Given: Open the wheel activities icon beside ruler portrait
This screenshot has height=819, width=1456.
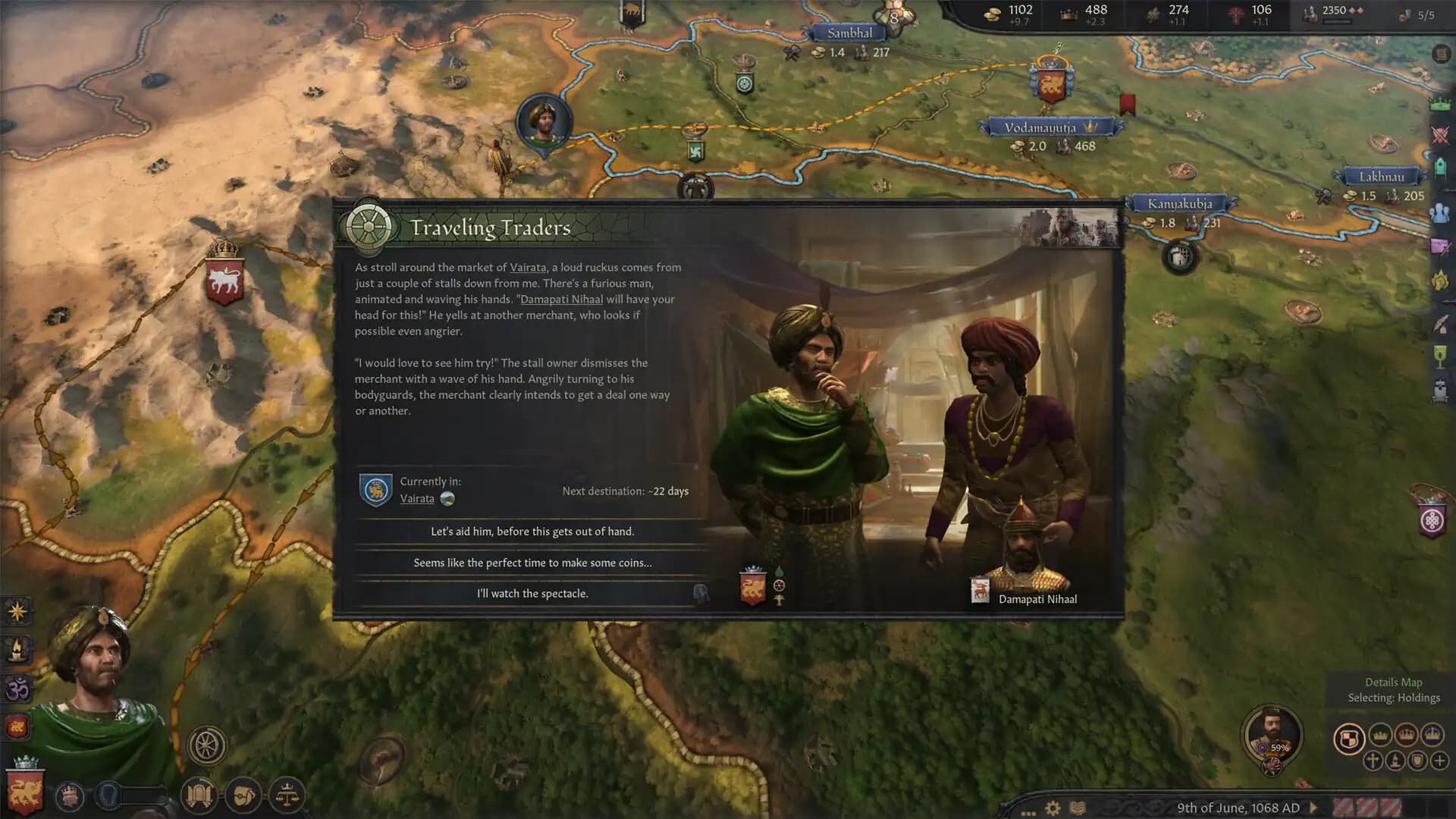Looking at the screenshot, I should 207,745.
